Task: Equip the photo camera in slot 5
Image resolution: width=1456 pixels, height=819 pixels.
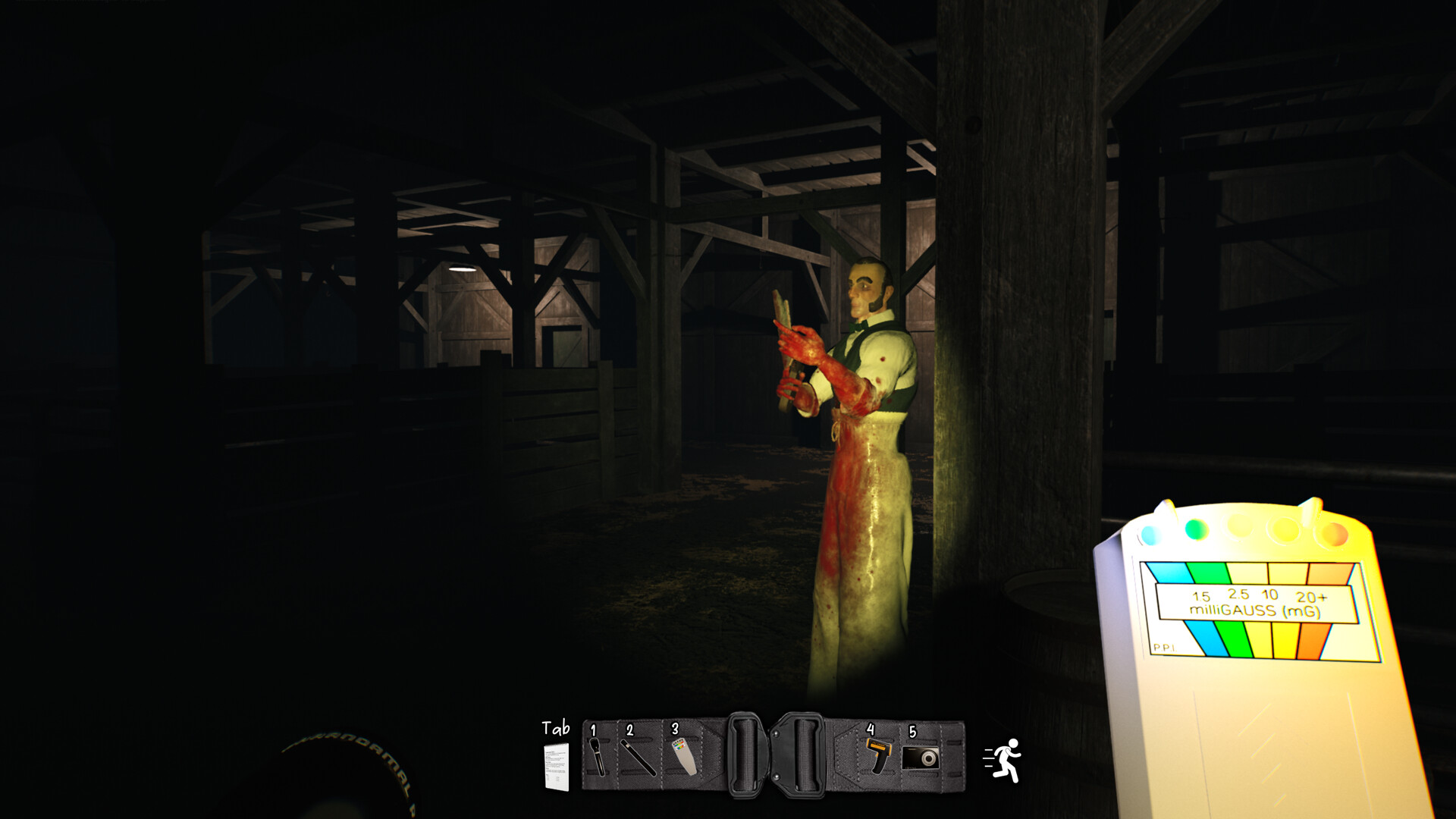Action: pyautogui.click(x=921, y=756)
